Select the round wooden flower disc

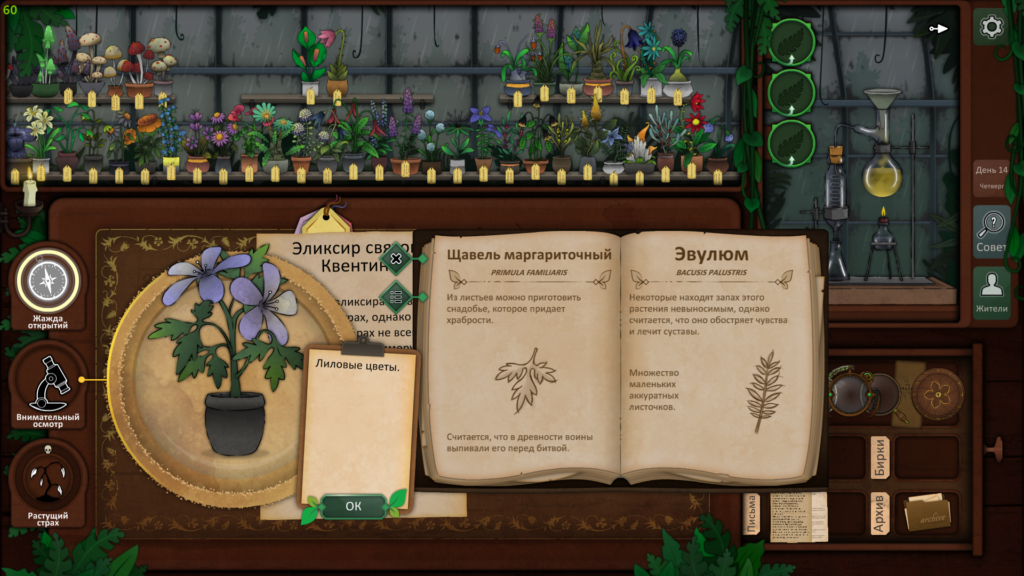pyautogui.click(x=937, y=393)
